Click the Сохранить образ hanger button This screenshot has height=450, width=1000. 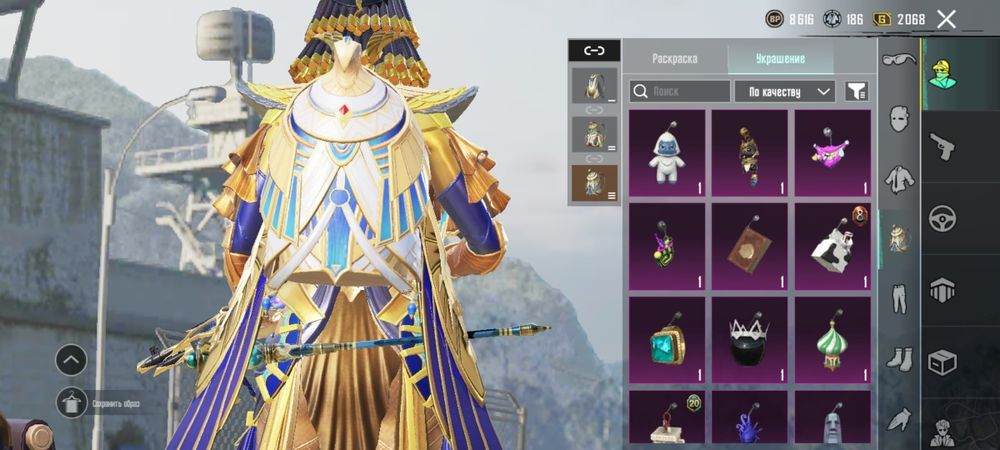72,403
